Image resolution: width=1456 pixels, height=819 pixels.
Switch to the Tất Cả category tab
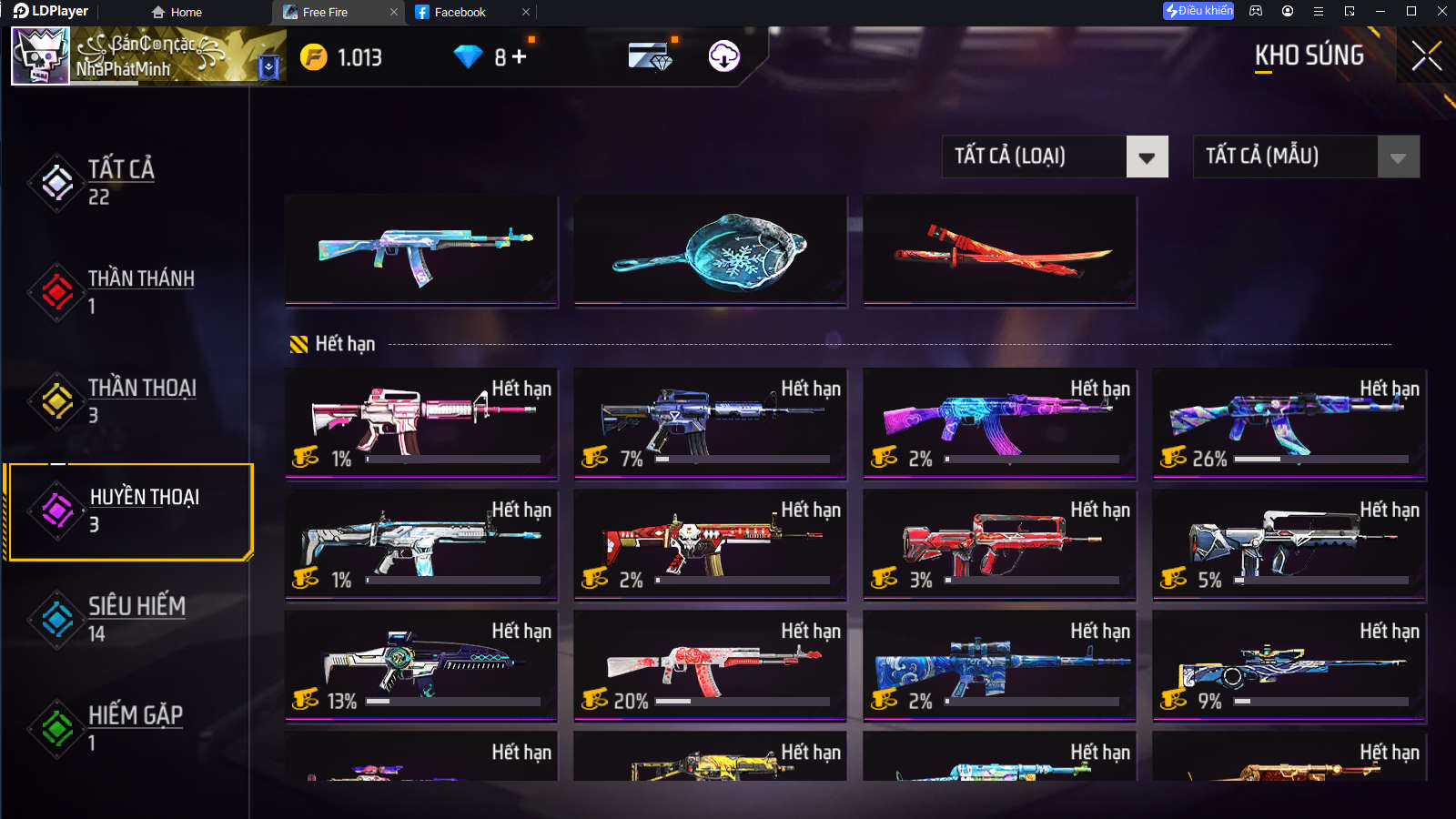pos(121,182)
